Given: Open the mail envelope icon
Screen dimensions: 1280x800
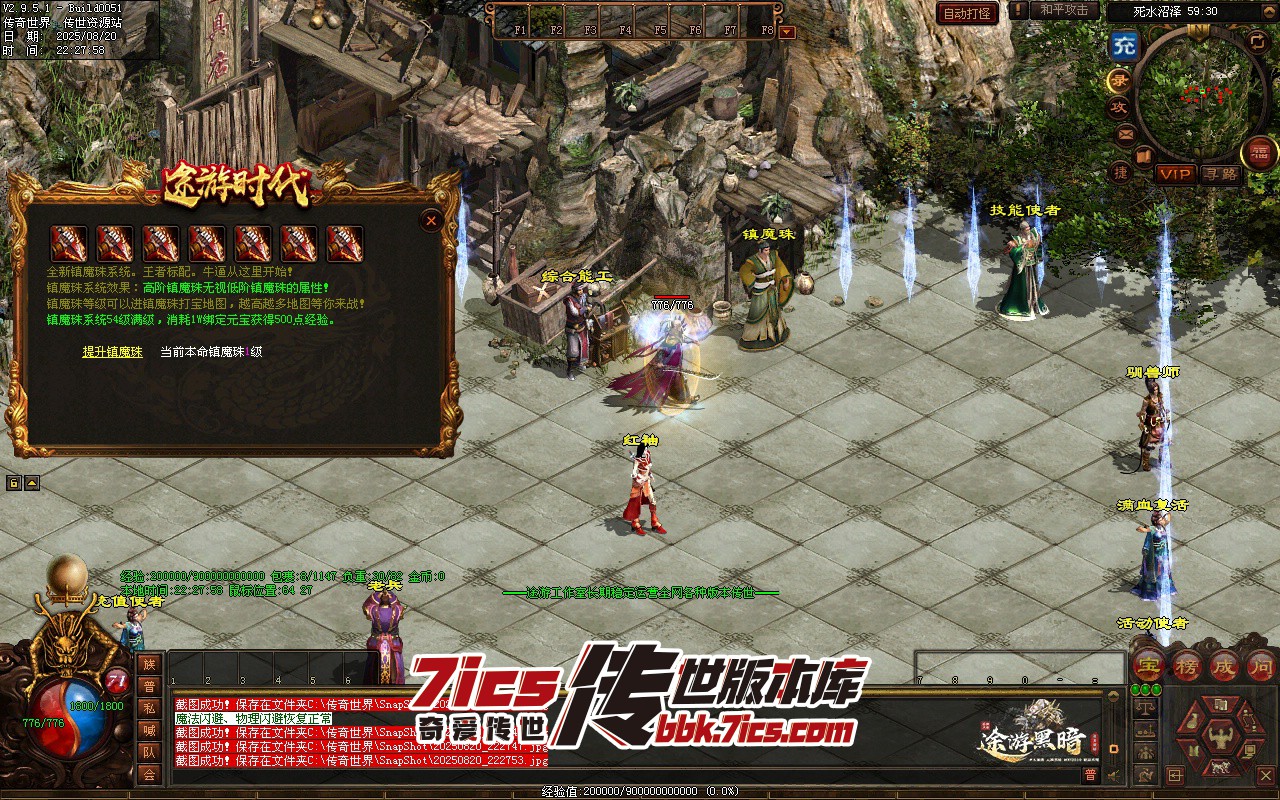Looking at the screenshot, I should 1125,133.
